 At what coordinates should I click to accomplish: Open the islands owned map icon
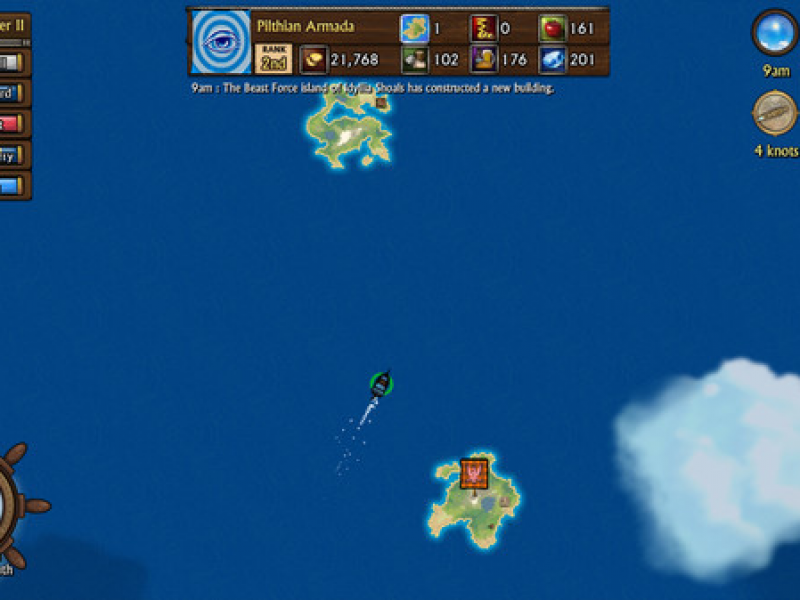pos(414,28)
